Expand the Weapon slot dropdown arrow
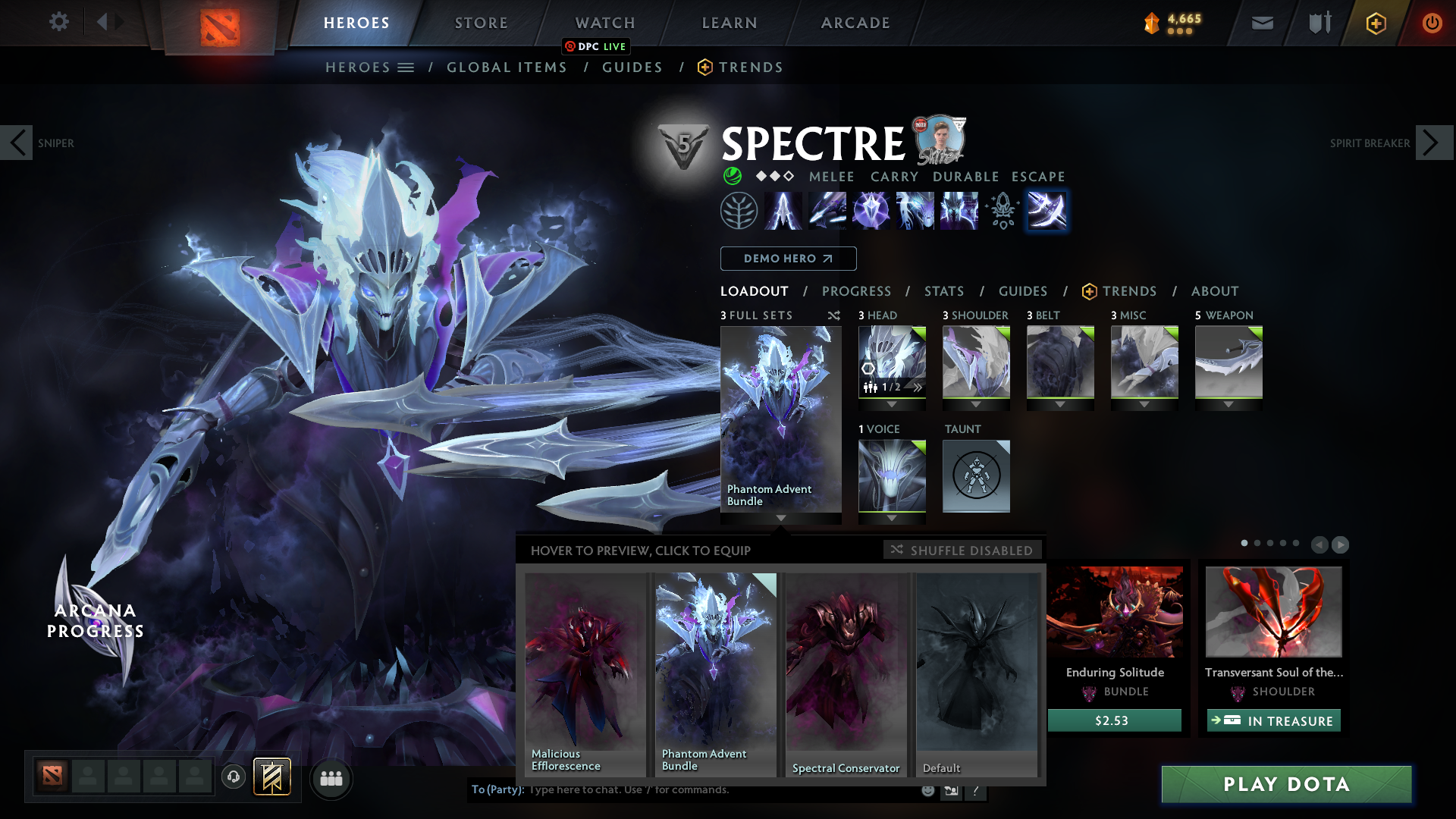 (x=1228, y=404)
